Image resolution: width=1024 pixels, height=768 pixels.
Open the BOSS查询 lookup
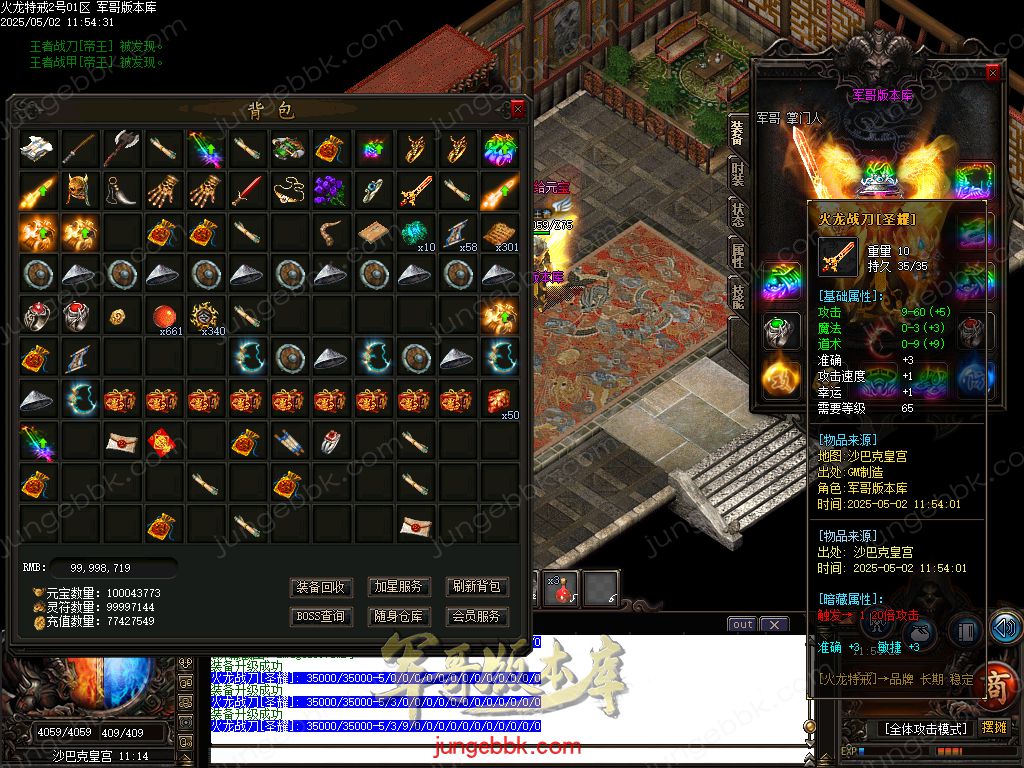click(322, 617)
